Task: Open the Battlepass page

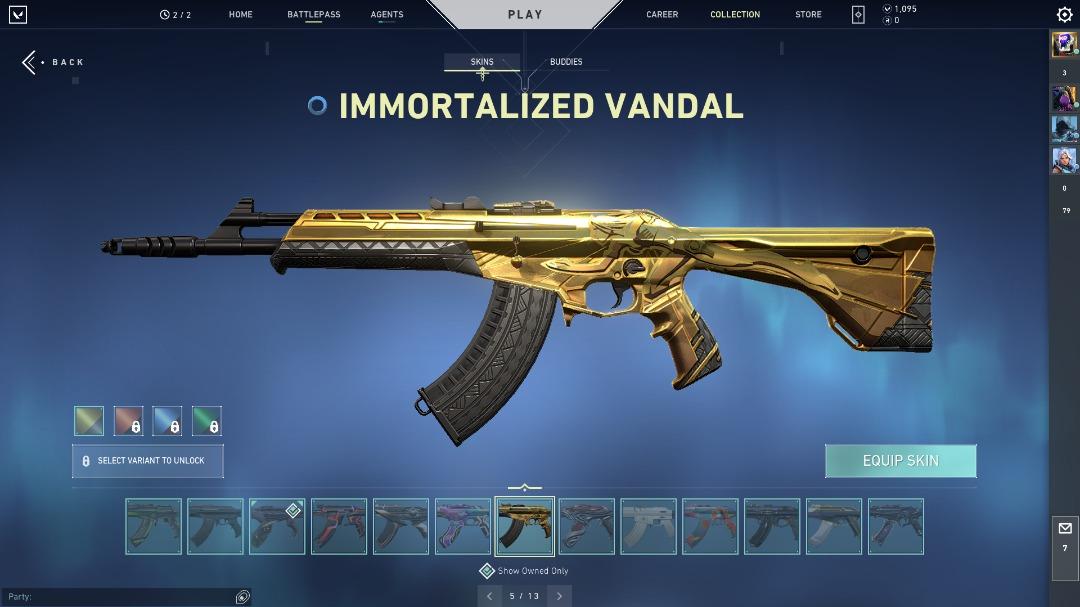Action: [x=313, y=15]
